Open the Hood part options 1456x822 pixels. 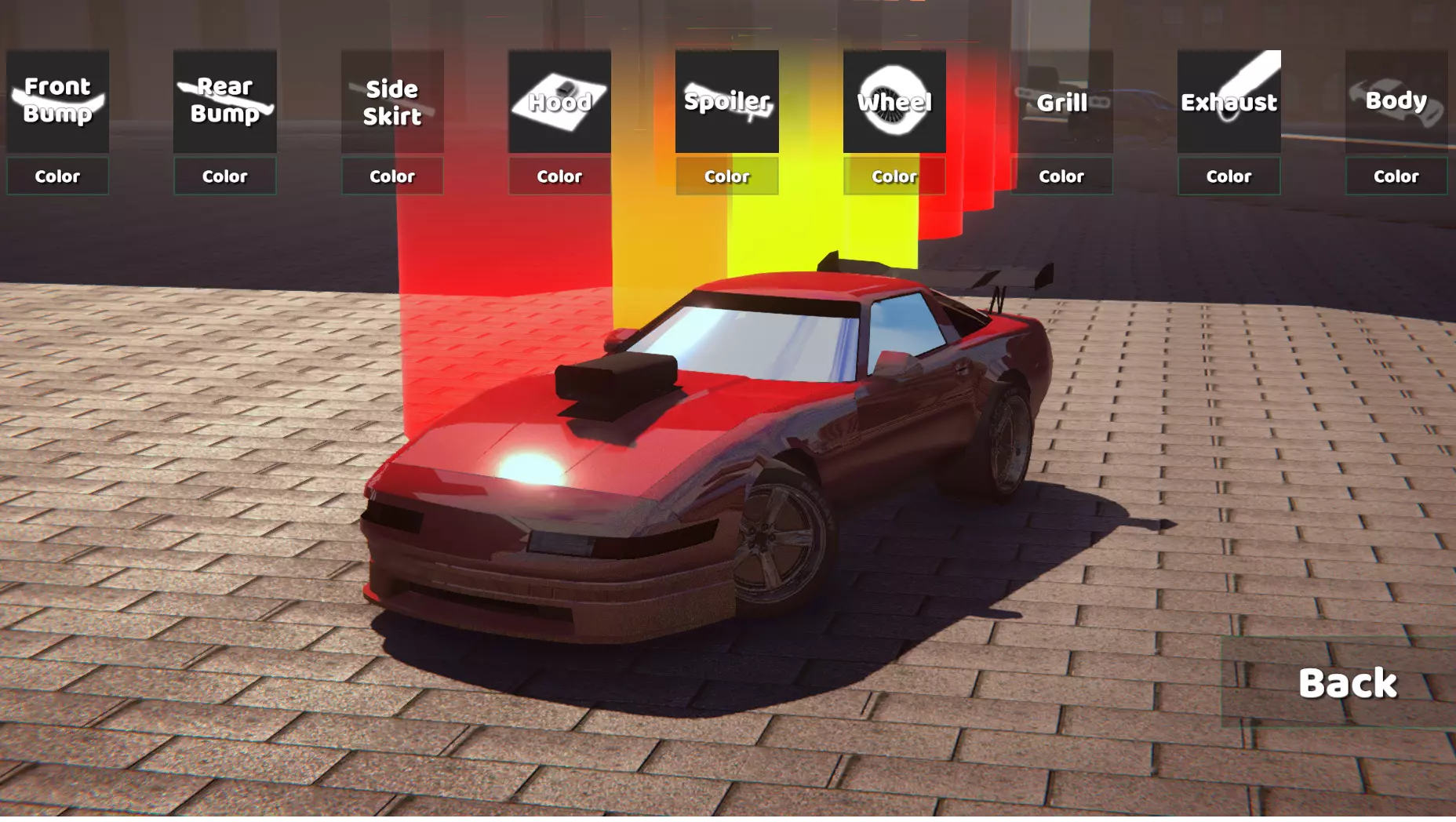pos(559,101)
